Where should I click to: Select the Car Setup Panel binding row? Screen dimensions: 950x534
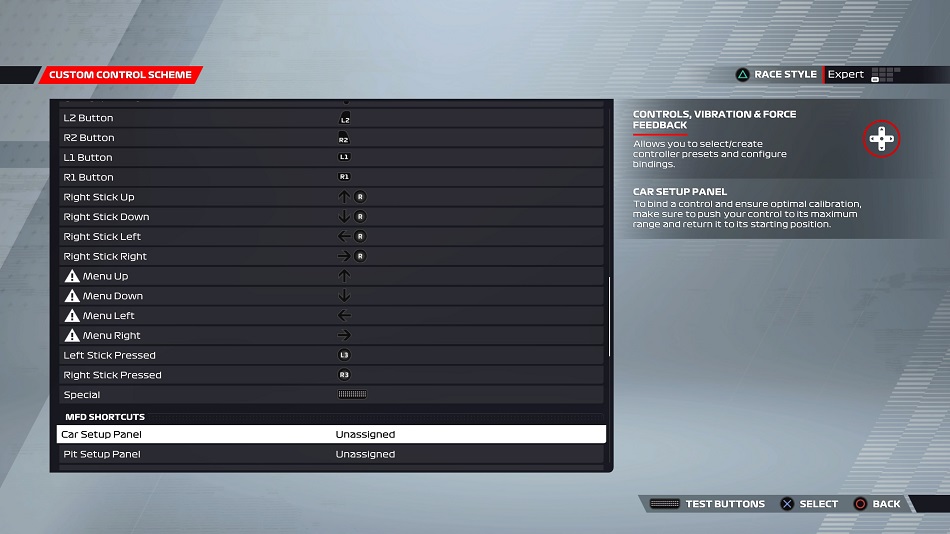point(331,435)
